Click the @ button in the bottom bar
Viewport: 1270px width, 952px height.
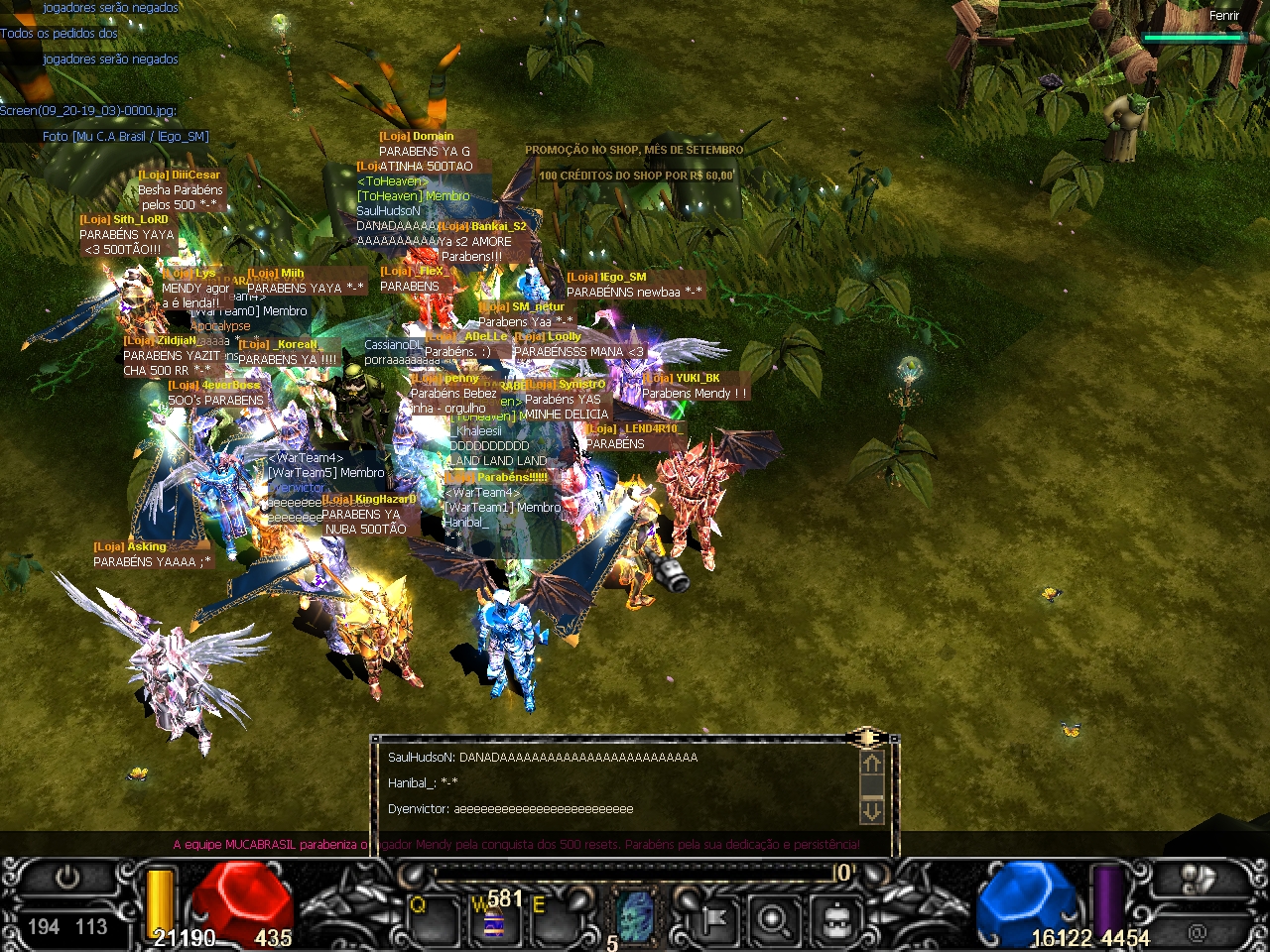point(1198,931)
